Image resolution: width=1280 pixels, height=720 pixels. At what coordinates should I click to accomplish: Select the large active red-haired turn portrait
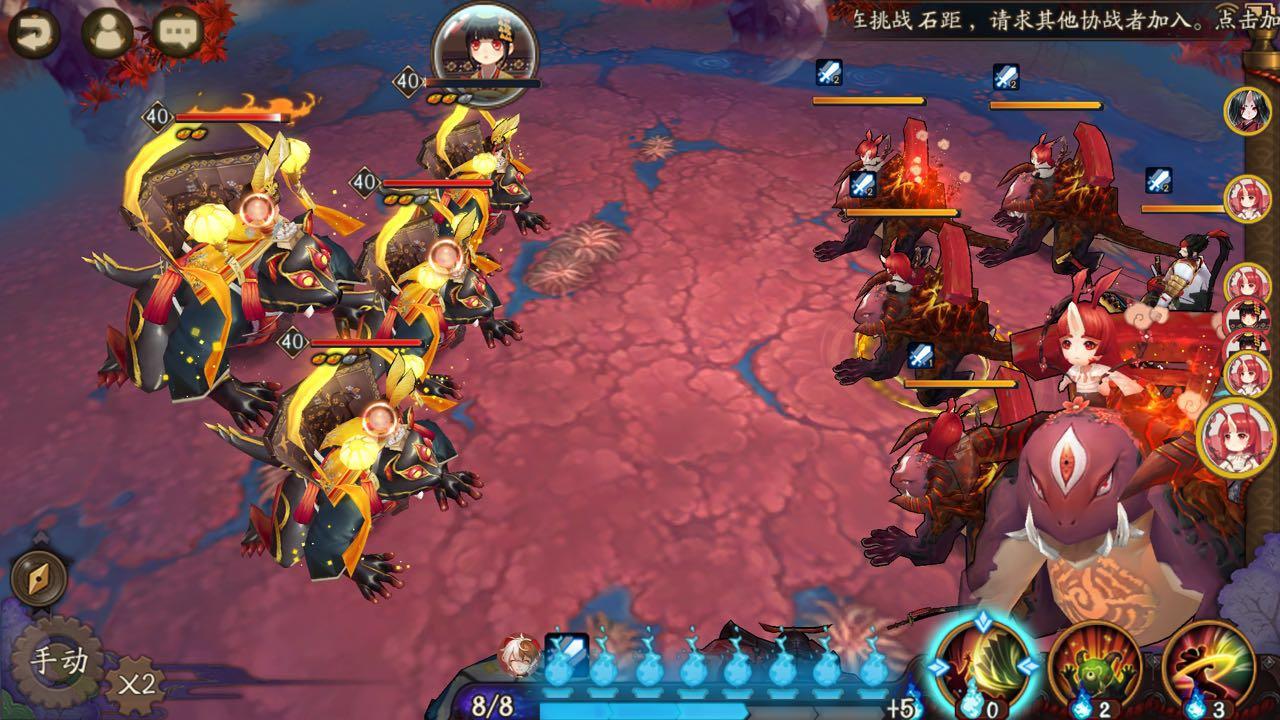pyautogui.click(x=1236, y=438)
